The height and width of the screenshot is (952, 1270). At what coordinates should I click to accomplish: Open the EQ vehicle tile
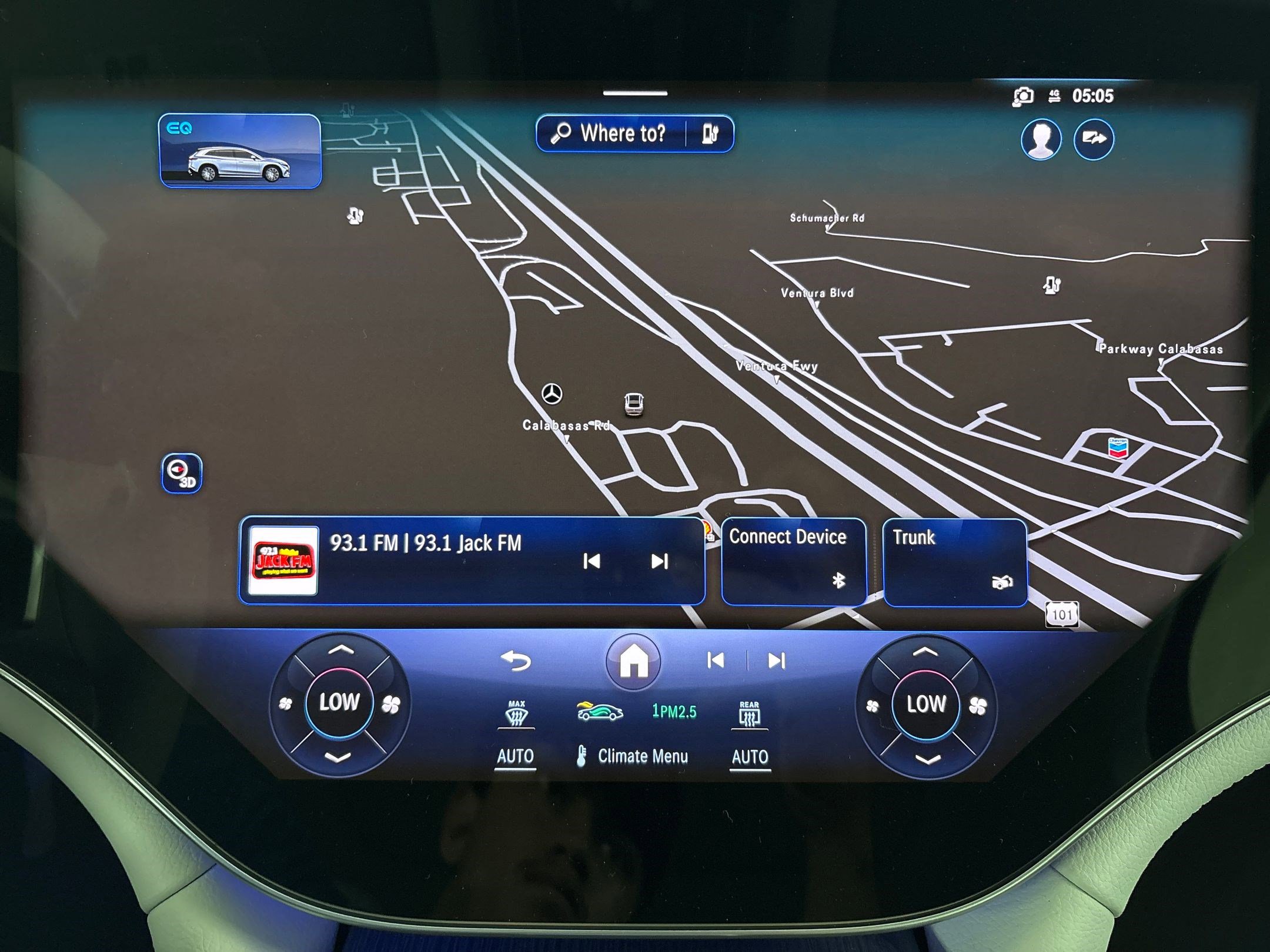240,151
